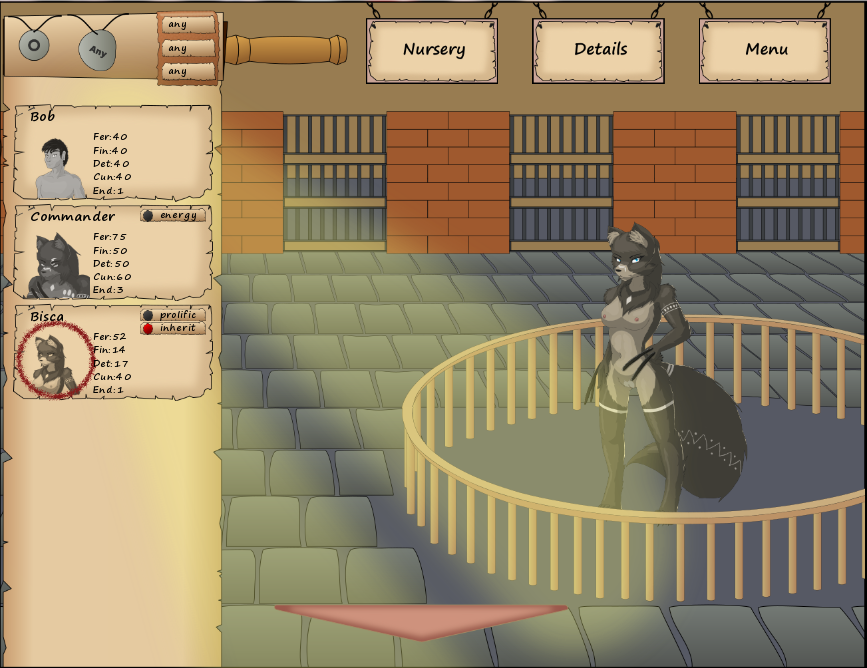Click Bisca's prolific trait tag

(x=175, y=315)
